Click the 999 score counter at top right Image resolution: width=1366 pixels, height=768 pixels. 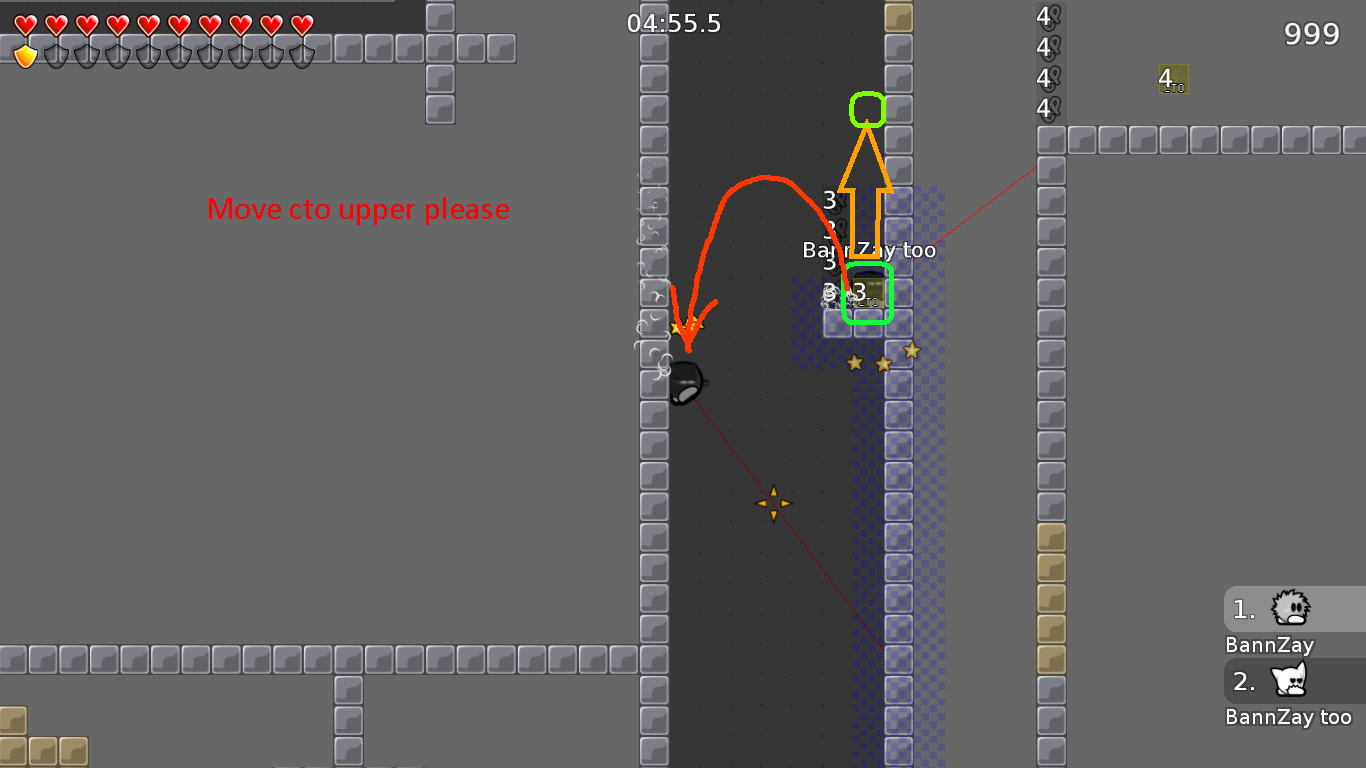[1310, 33]
